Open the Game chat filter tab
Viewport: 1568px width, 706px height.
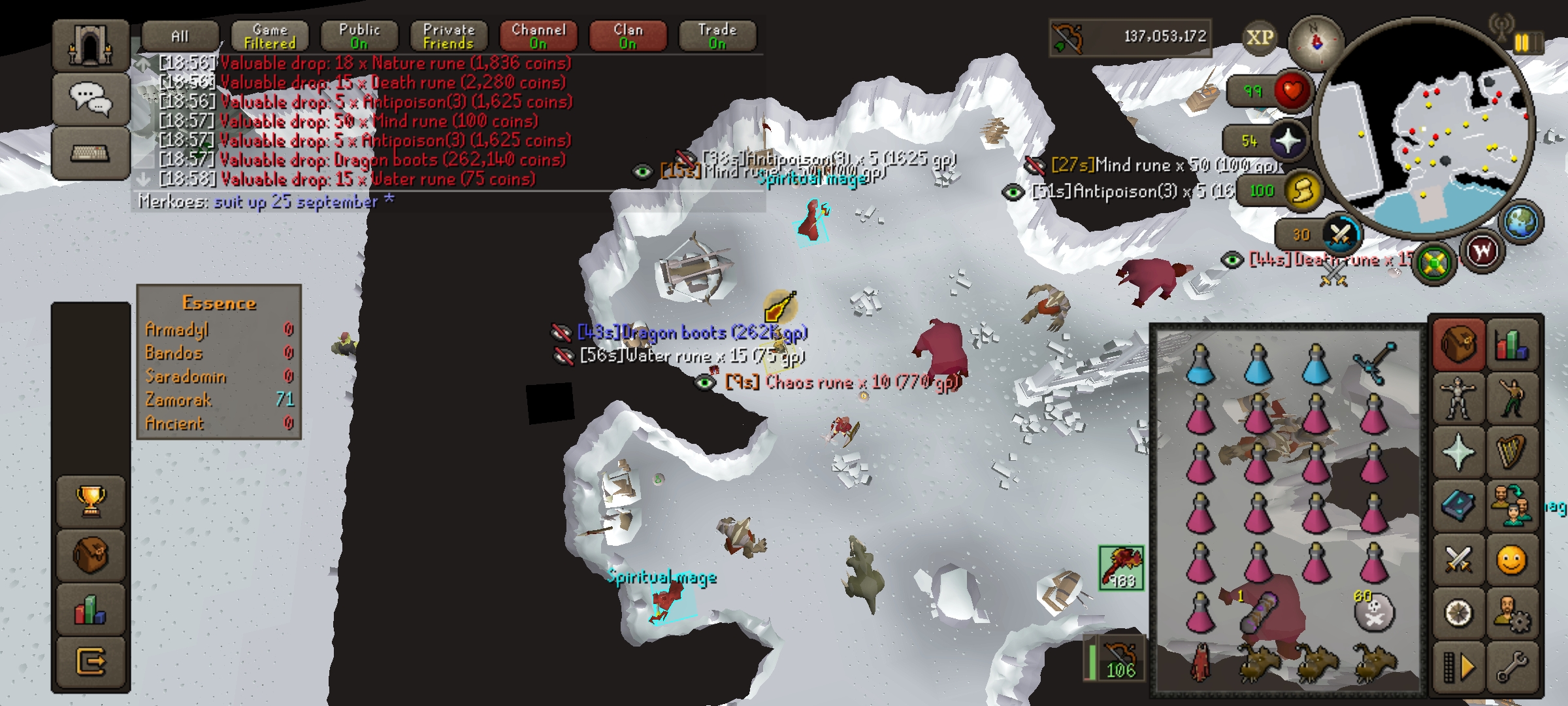[270, 36]
